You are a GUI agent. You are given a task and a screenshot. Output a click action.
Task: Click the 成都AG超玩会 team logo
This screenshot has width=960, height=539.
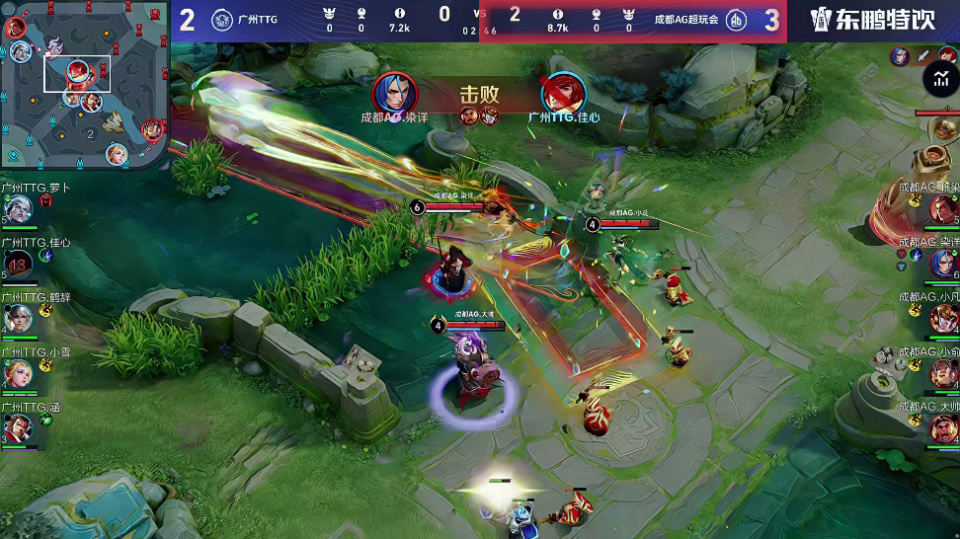(x=735, y=20)
